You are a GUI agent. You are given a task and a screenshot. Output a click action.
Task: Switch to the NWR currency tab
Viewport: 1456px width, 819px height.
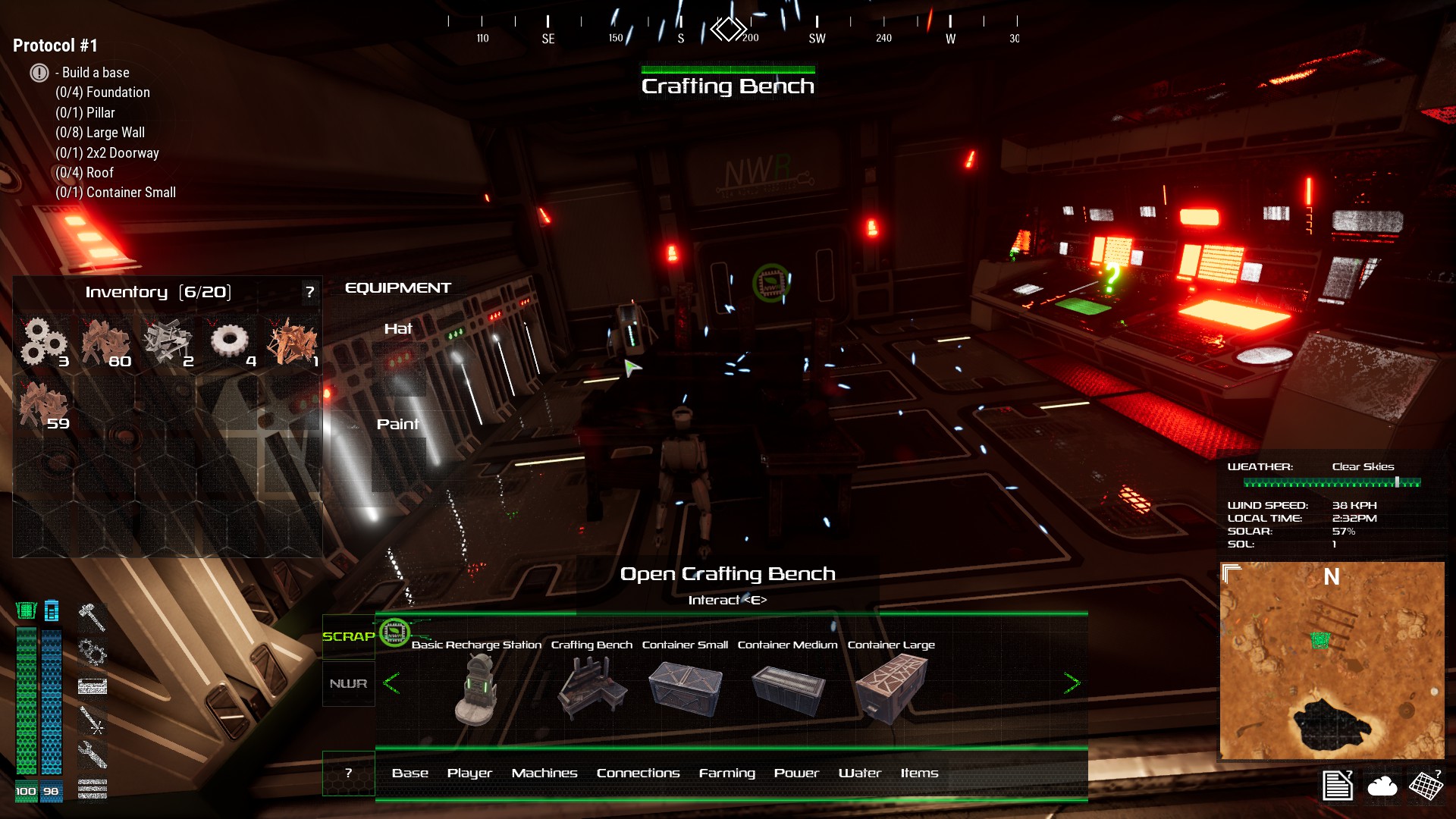coord(349,684)
